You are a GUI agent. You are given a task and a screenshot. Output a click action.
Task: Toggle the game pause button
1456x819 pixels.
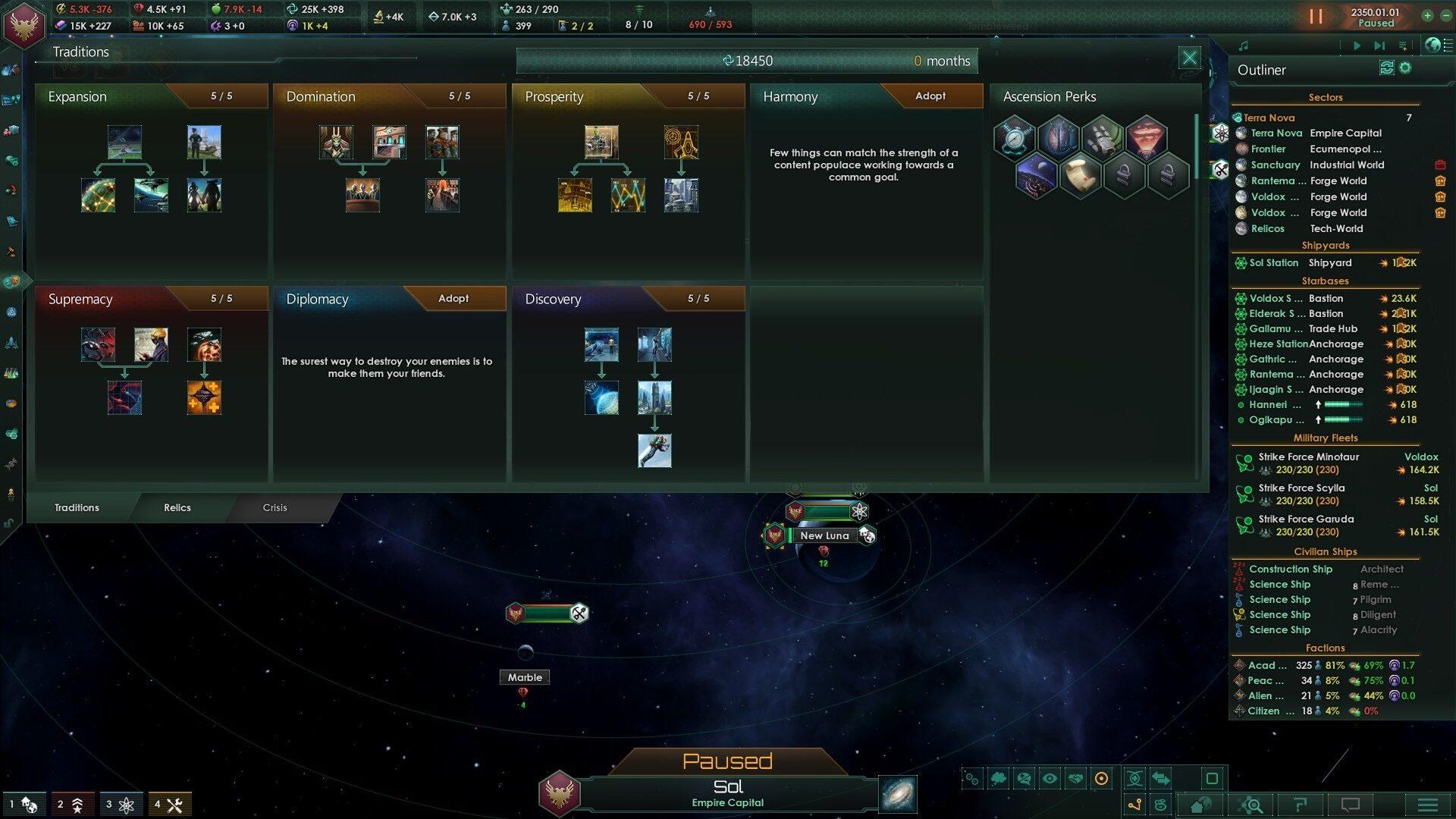click(x=1316, y=16)
